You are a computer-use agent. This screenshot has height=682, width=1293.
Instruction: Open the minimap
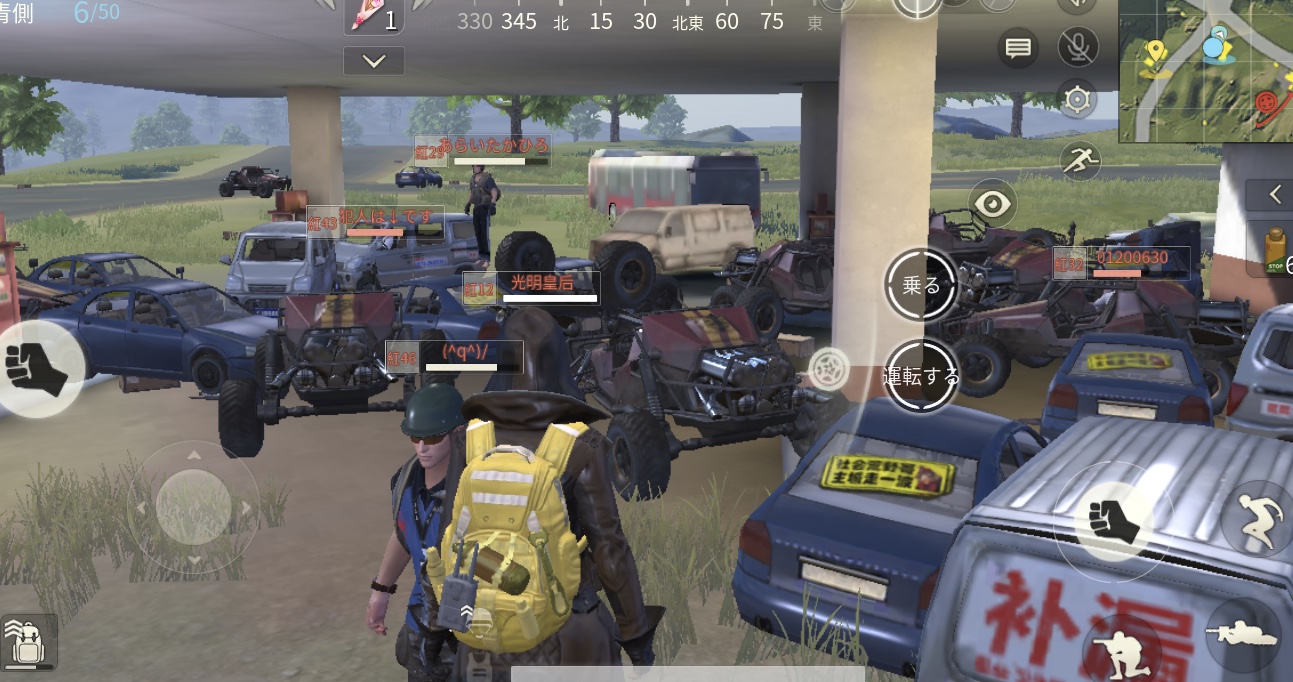point(1205,72)
